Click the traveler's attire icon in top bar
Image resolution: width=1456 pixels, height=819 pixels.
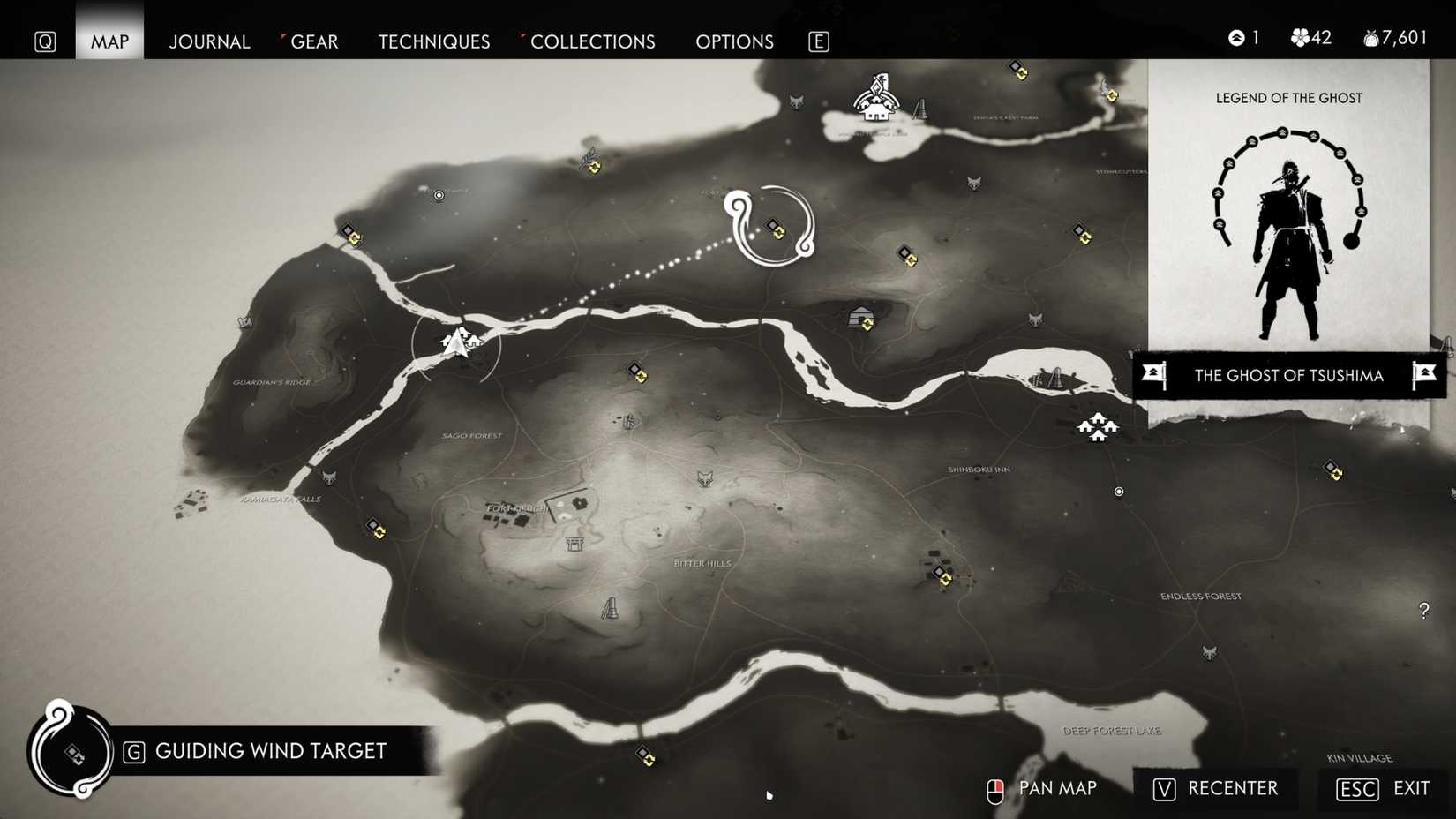pyautogui.click(x=1234, y=38)
